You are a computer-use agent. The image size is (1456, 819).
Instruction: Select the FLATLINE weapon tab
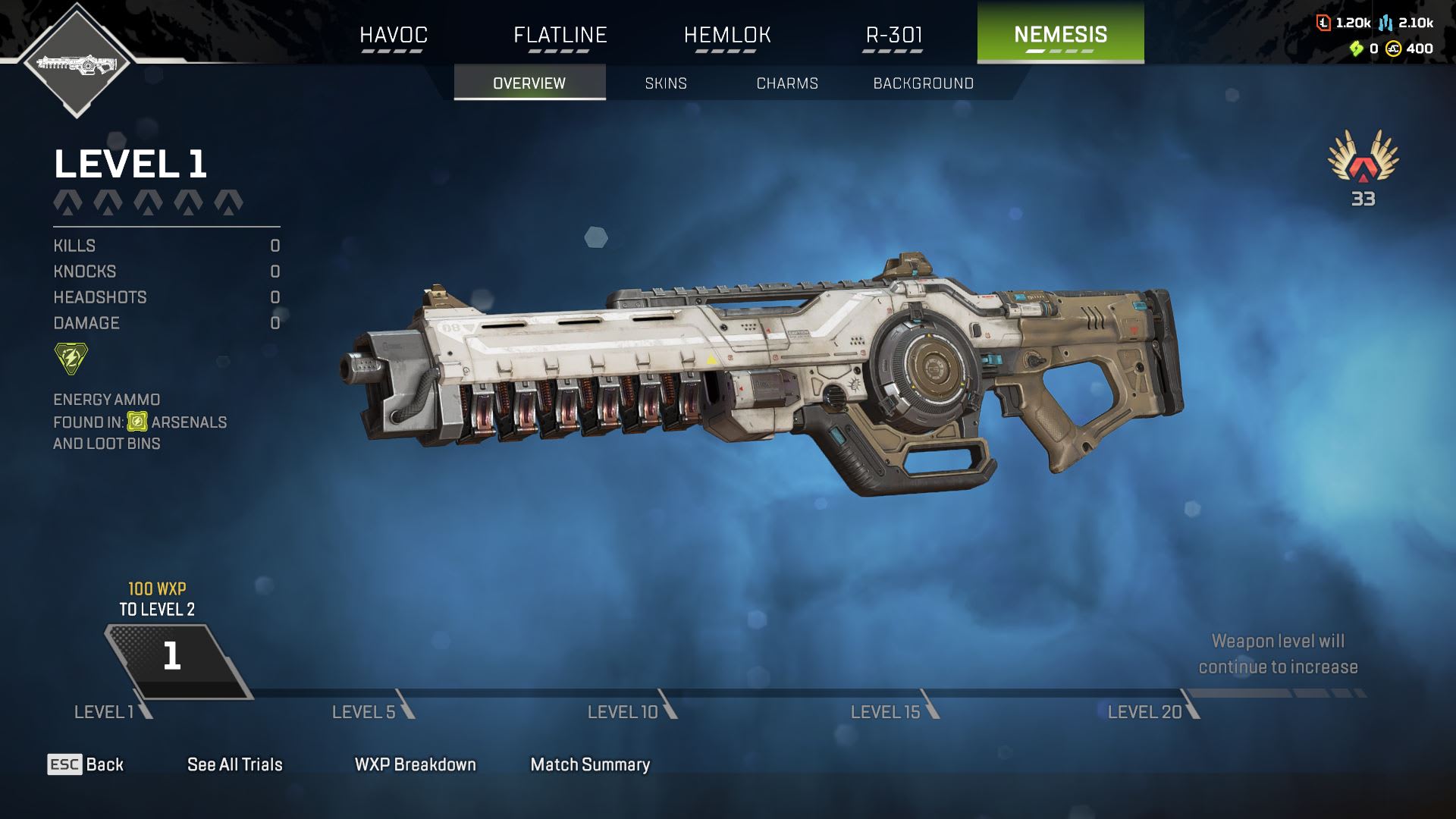[560, 35]
